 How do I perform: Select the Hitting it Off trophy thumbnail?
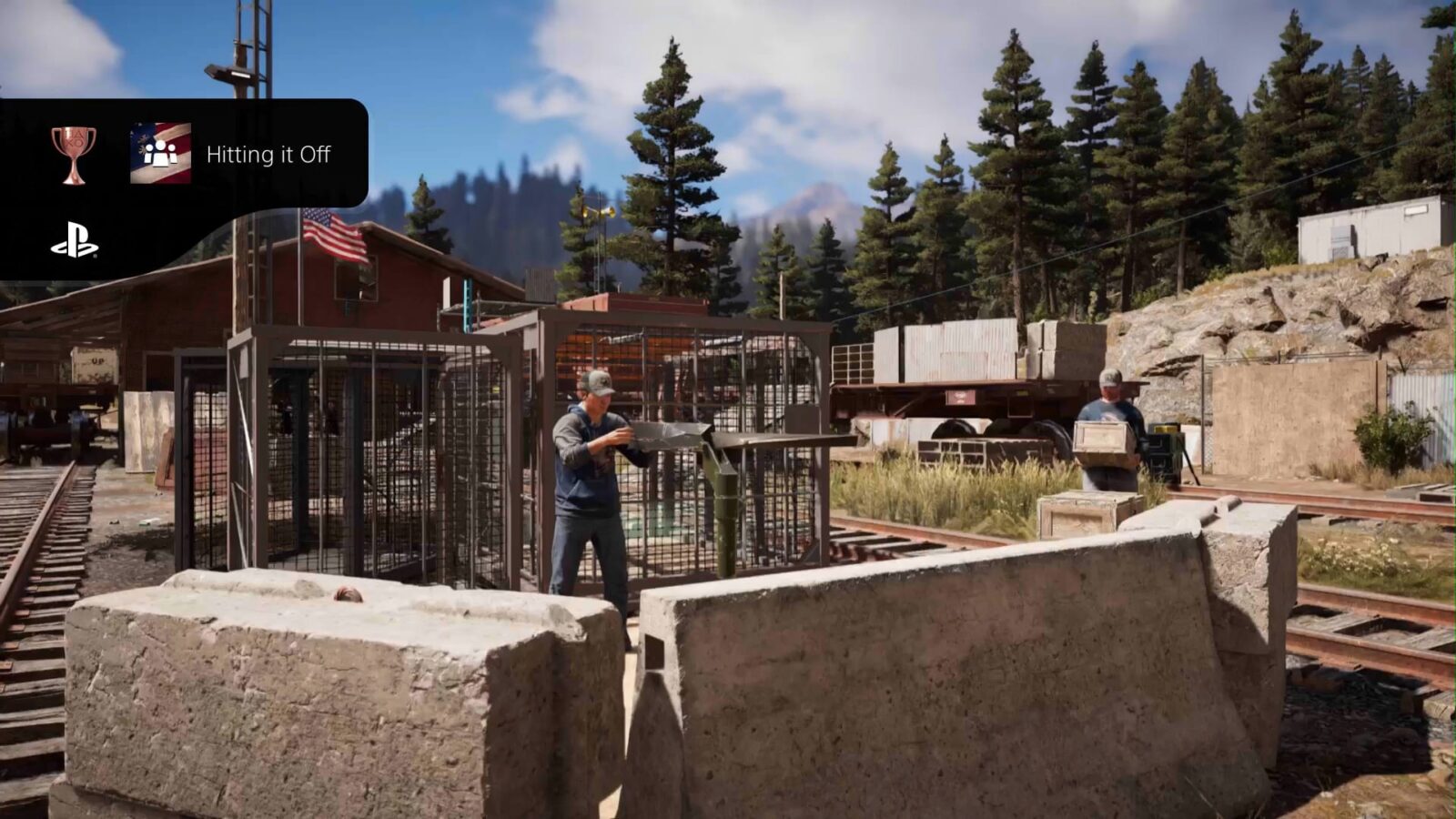pyautogui.click(x=160, y=154)
